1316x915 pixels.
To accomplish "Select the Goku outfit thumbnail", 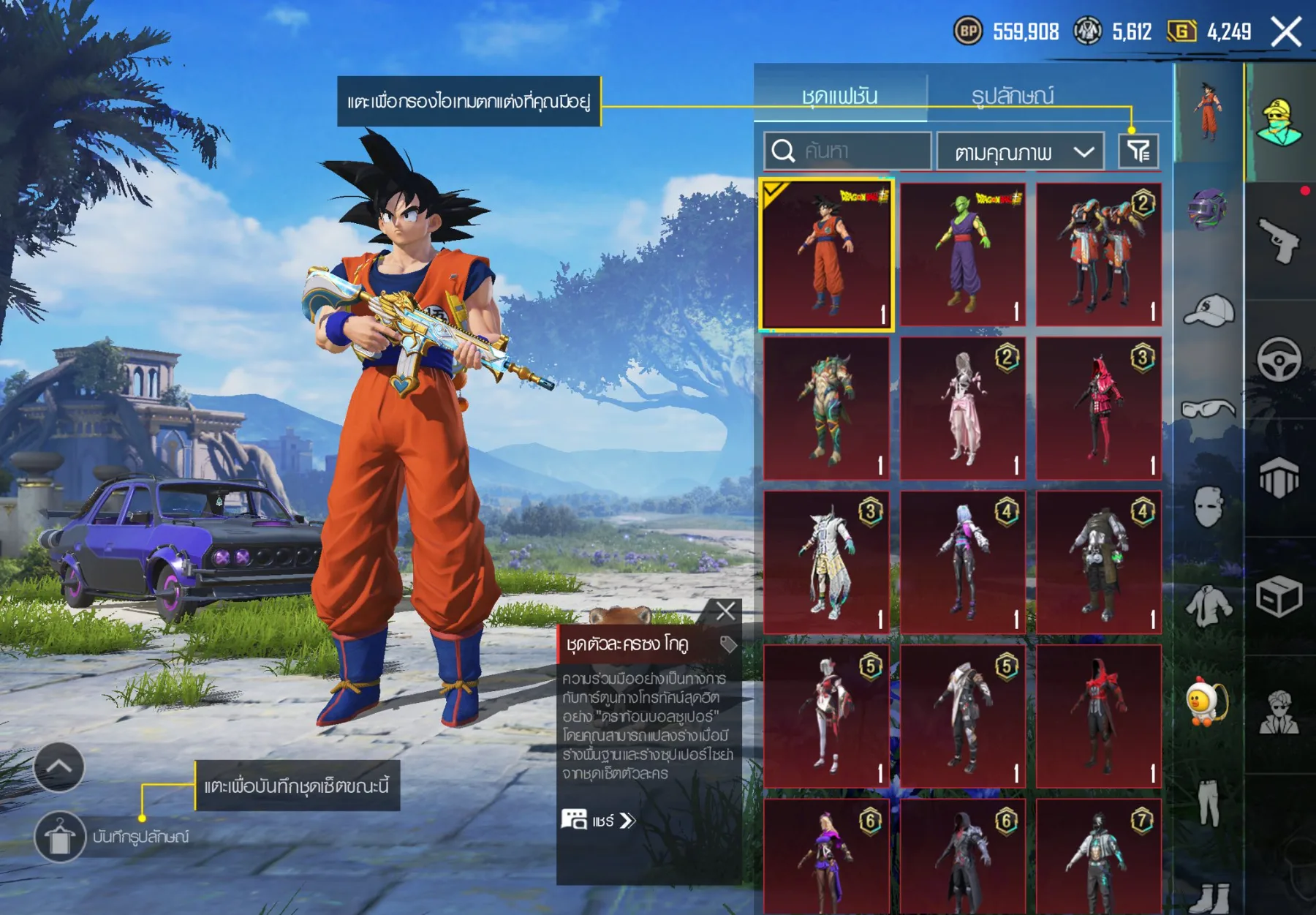I will point(826,255).
